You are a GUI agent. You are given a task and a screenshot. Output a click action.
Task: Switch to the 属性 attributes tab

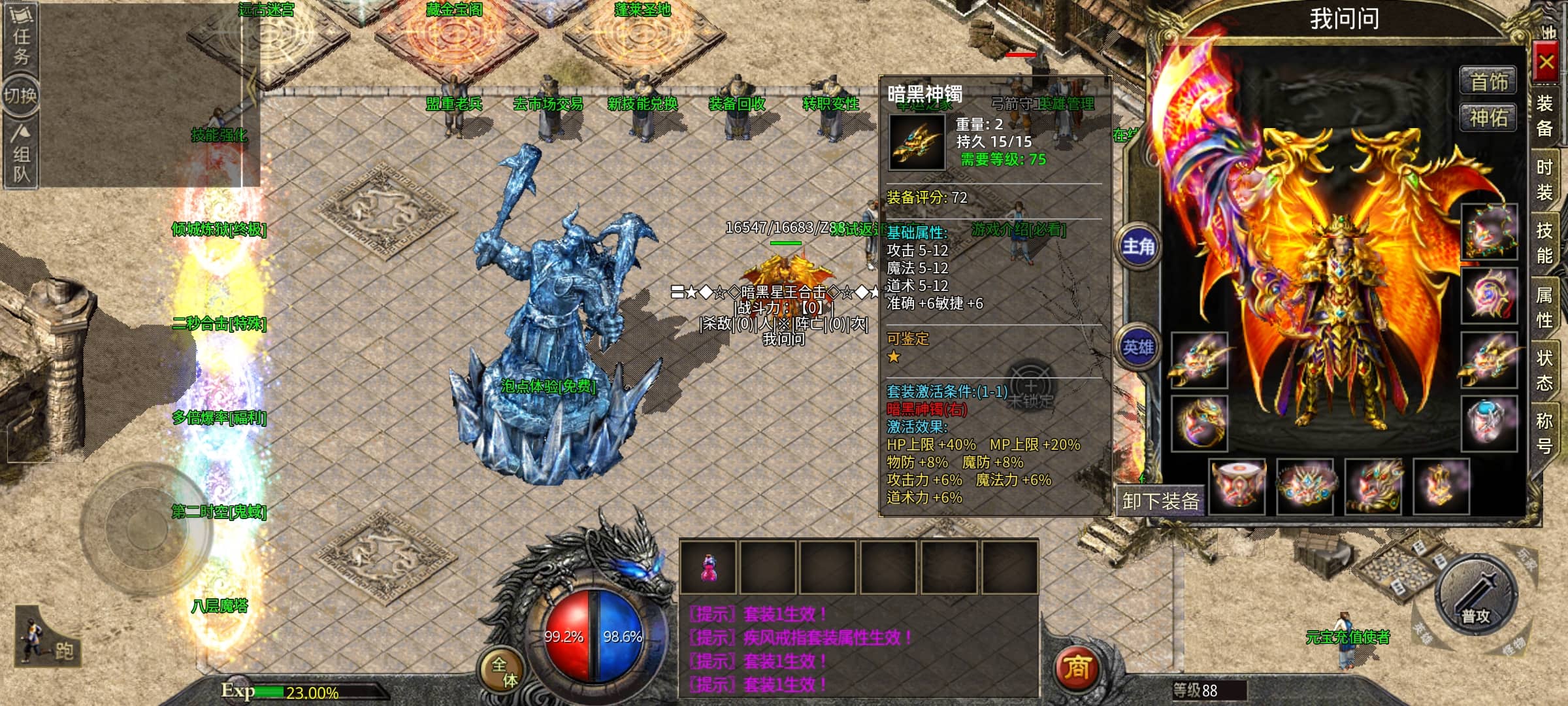[1544, 307]
